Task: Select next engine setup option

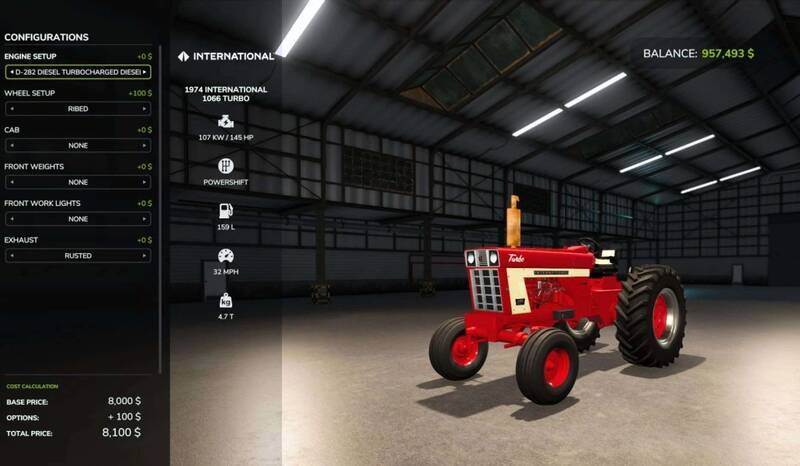Action: (x=146, y=72)
